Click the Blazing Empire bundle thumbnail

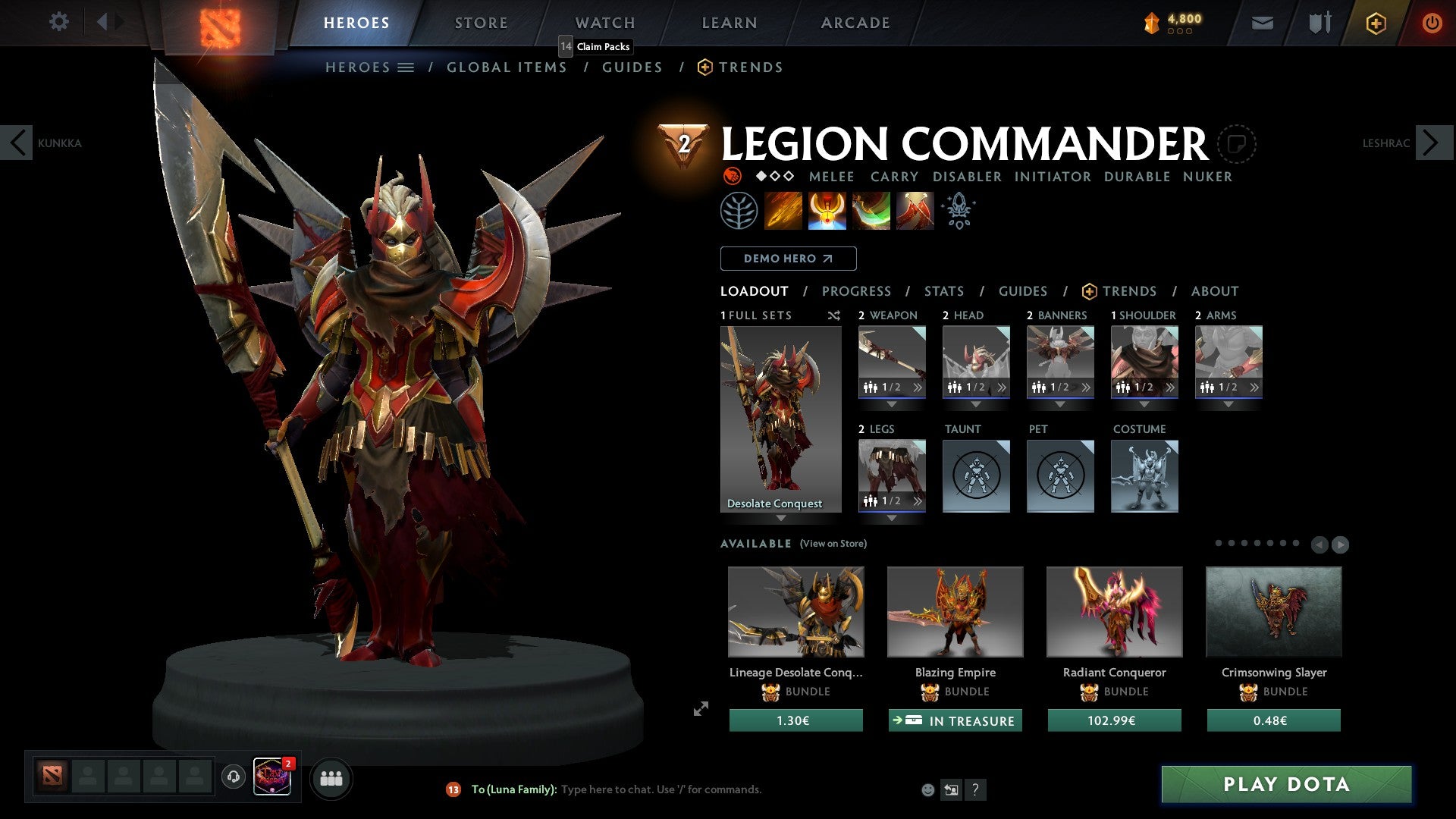point(955,611)
